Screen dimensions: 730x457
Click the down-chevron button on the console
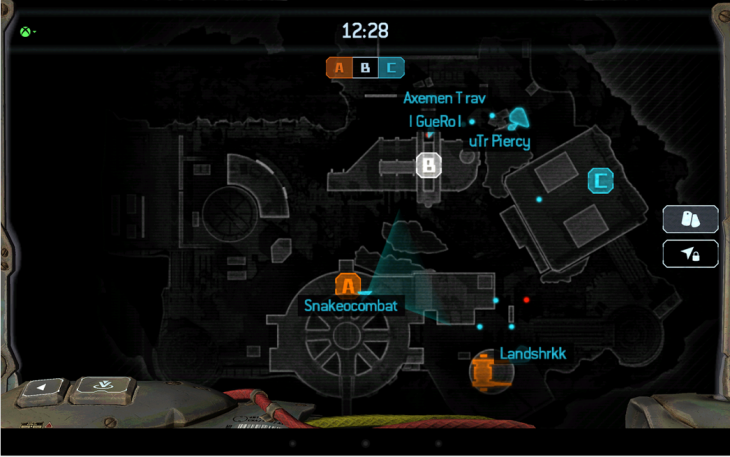(98, 385)
